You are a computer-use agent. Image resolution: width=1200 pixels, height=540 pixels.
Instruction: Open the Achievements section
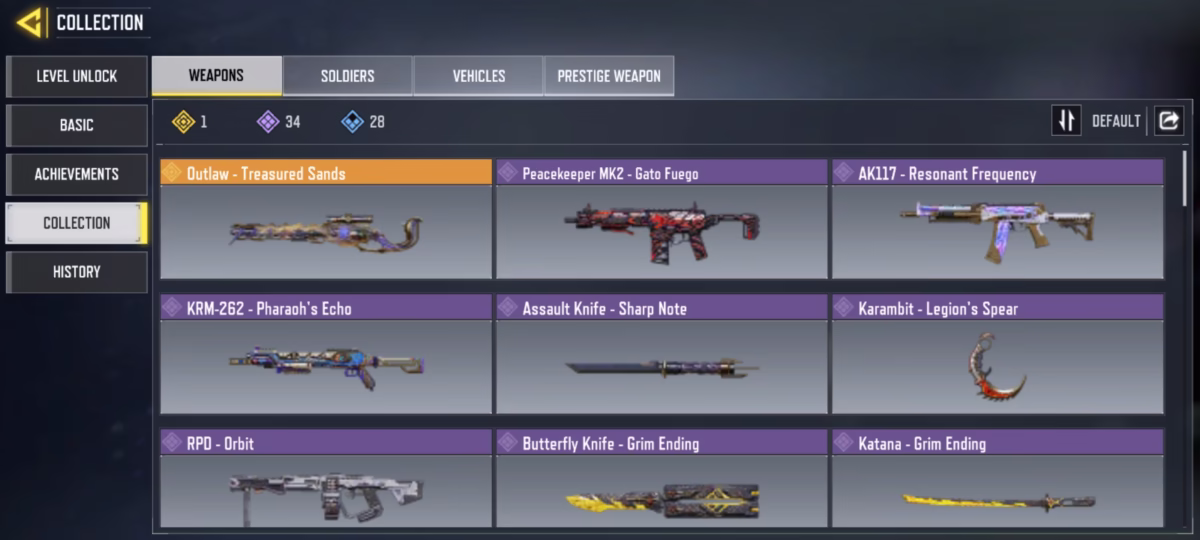click(77, 174)
